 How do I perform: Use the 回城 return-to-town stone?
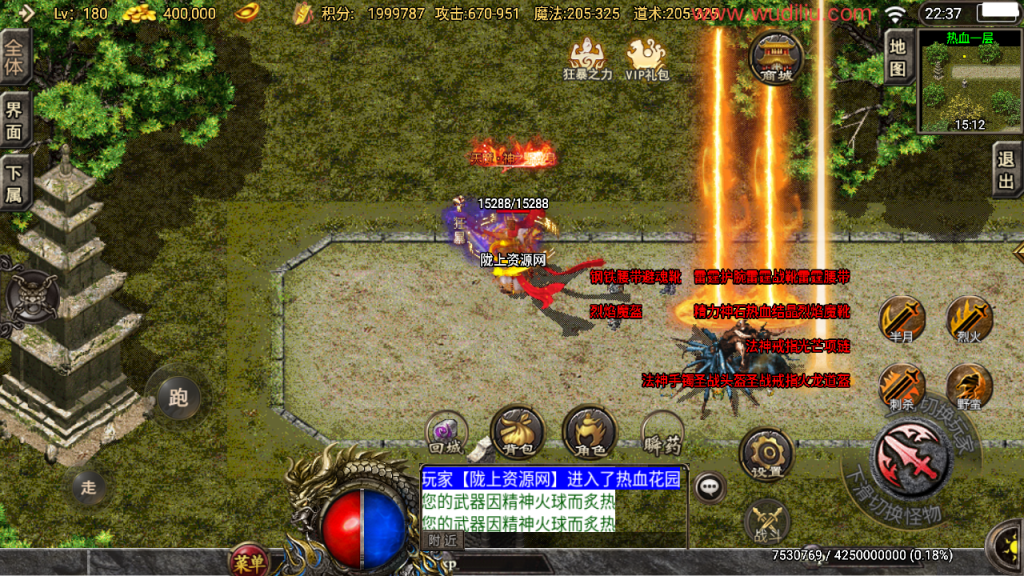(x=446, y=432)
